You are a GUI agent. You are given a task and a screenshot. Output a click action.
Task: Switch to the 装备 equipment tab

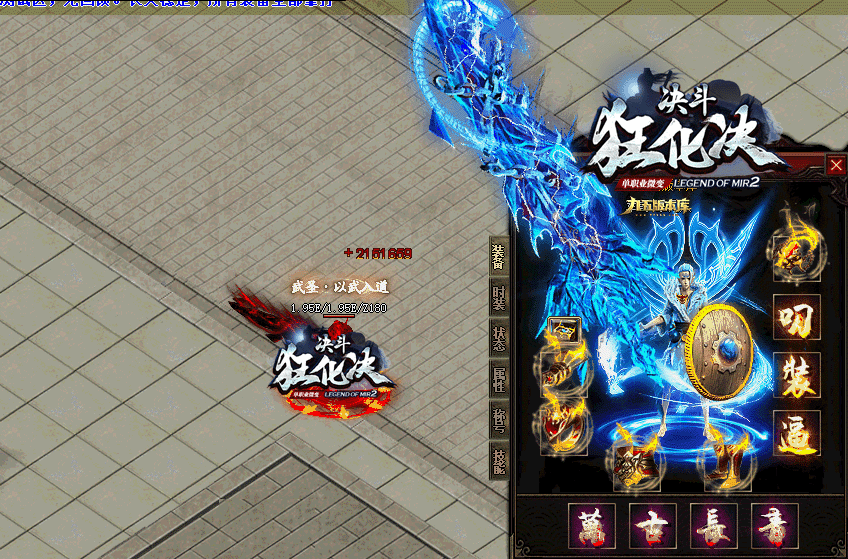click(498, 256)
